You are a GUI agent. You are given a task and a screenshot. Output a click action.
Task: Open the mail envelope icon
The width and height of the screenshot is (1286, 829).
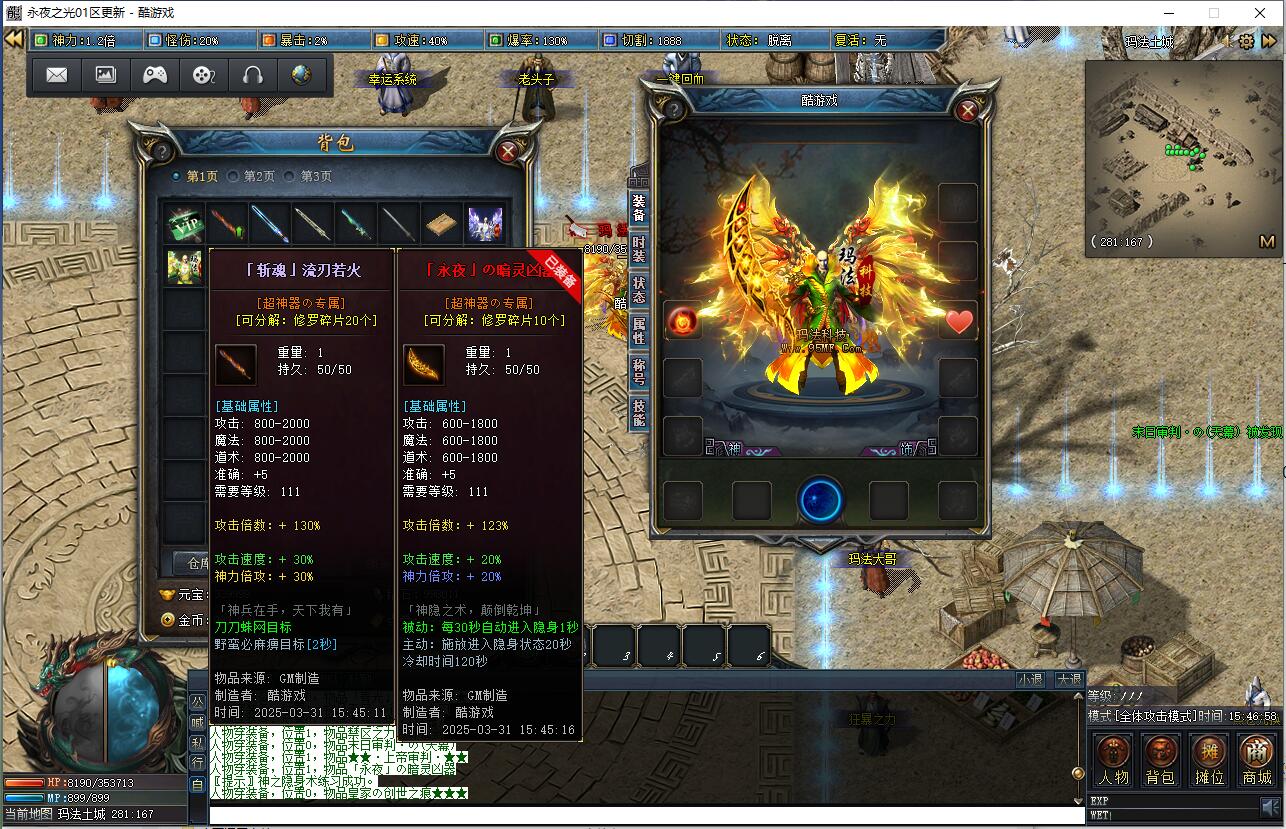click(57, 75)
